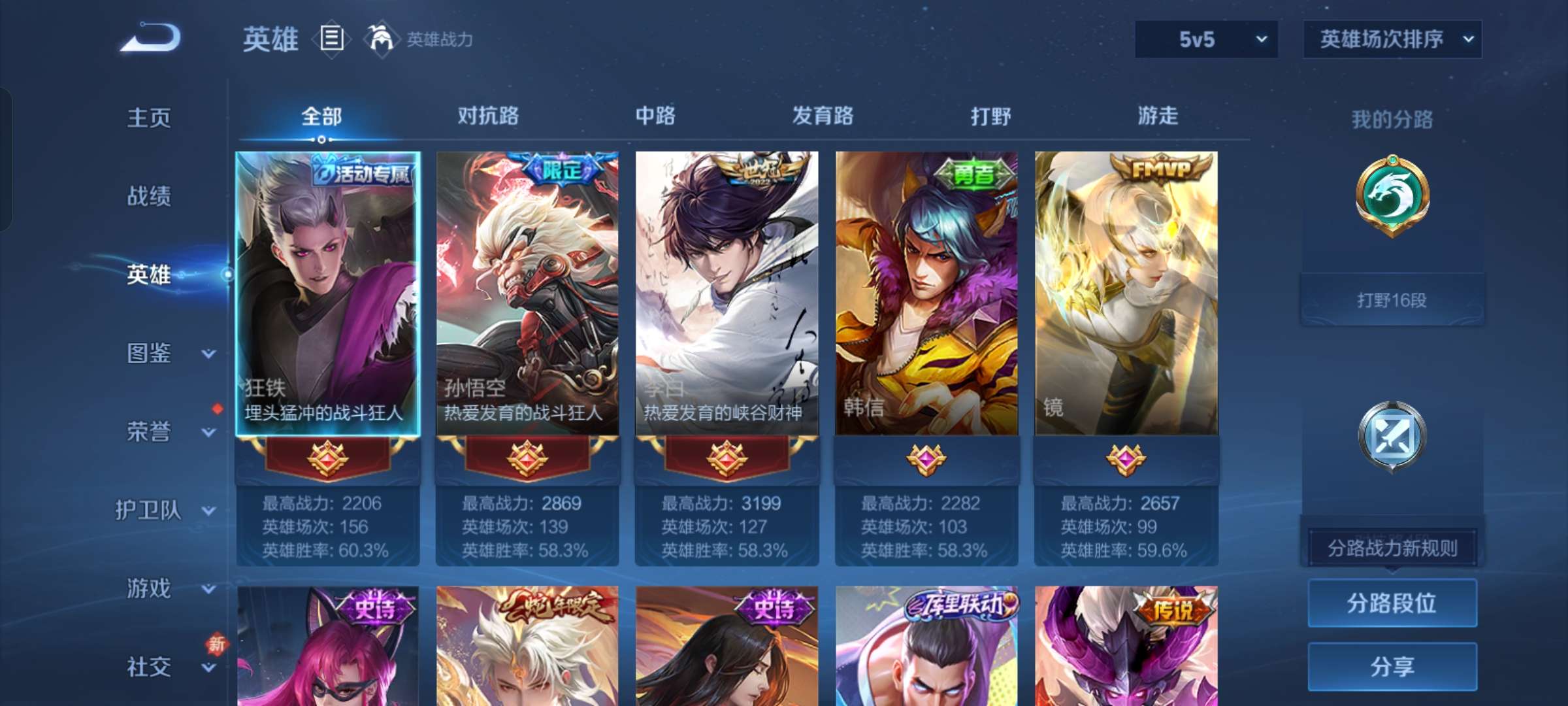Switch to the 中路 tab
1568x706 pixels.
[656, 116]
